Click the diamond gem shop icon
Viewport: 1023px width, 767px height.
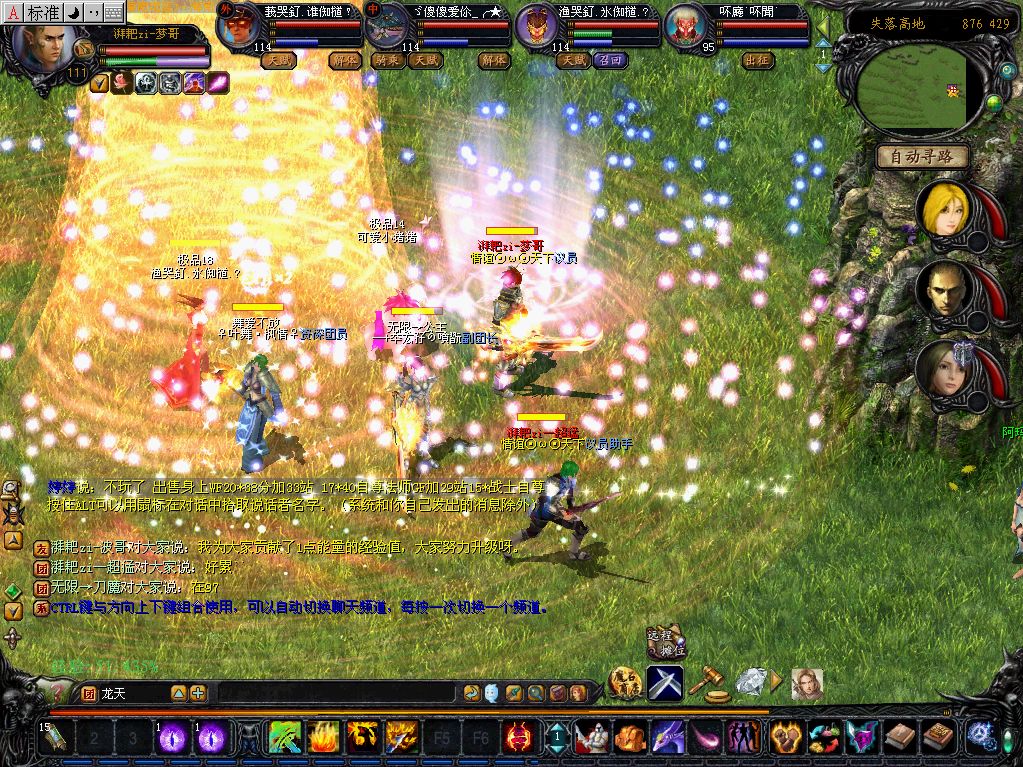click(750, 682)
